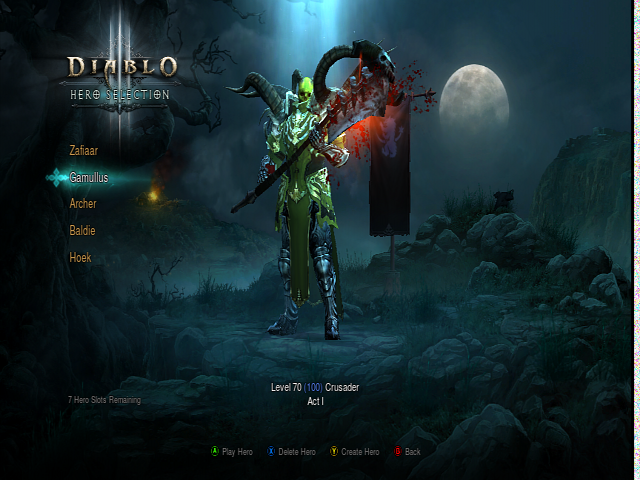This screenshot has height=480, width=640.
Task: Choose the highlighted hero Gamullus
Action: point(88,177)
